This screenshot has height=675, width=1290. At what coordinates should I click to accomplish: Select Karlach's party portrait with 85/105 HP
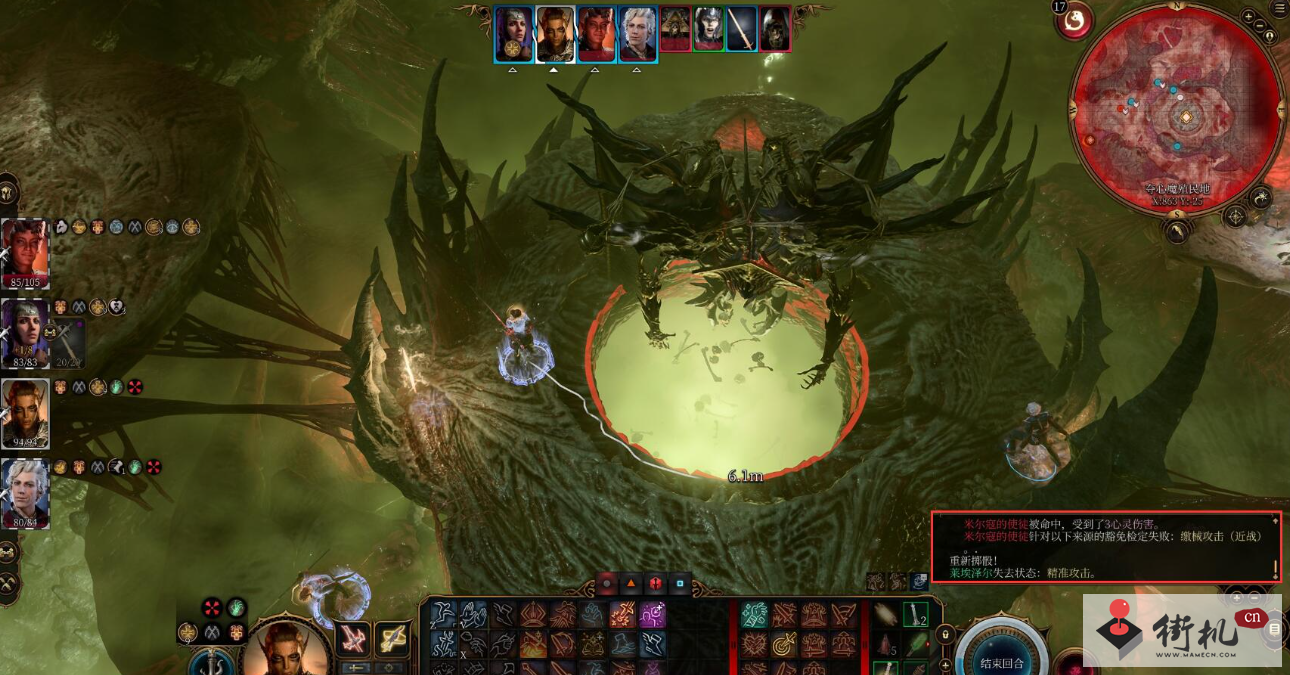25,252
